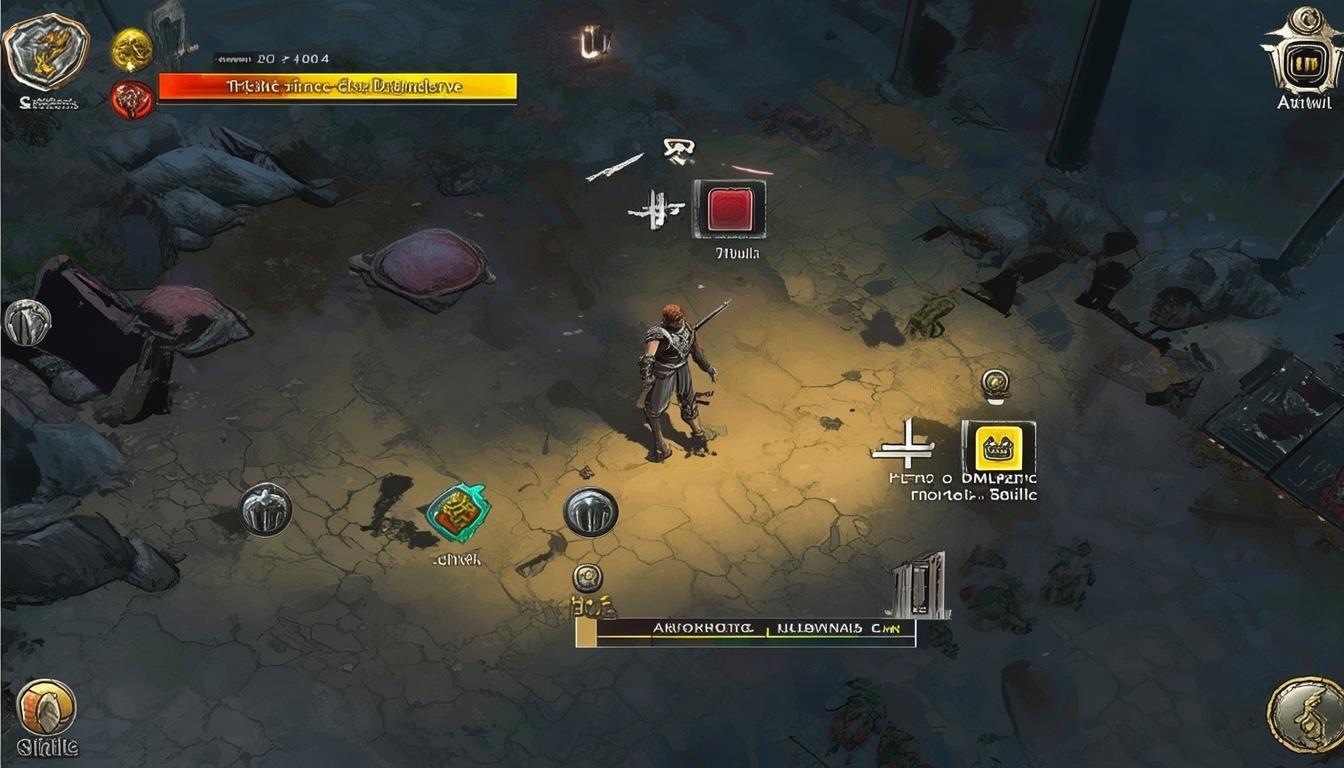Pick the teal-framed gold item icon

click(457, 513)
